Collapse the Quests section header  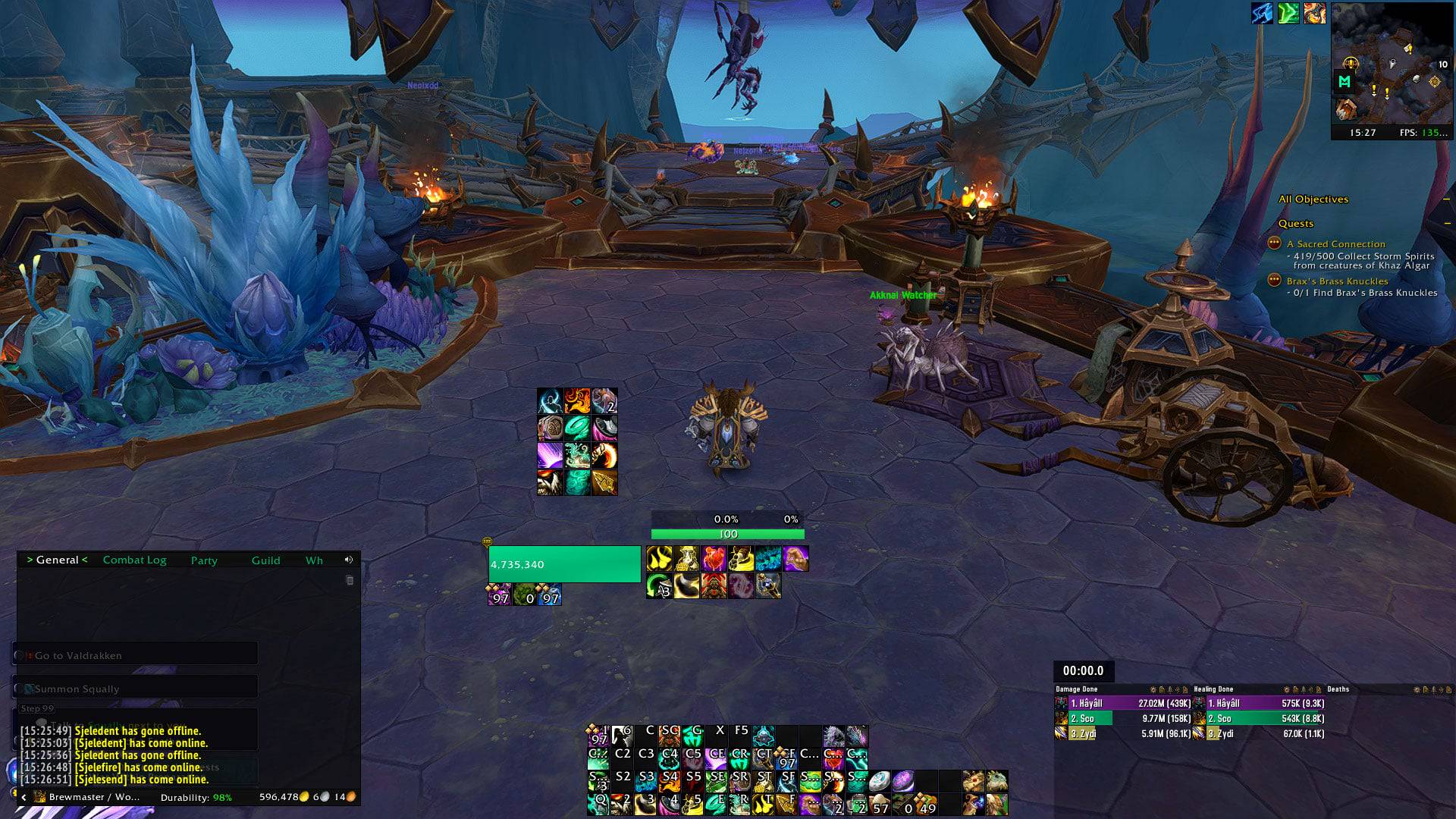pyautogui.click(x=1447, y=224)
